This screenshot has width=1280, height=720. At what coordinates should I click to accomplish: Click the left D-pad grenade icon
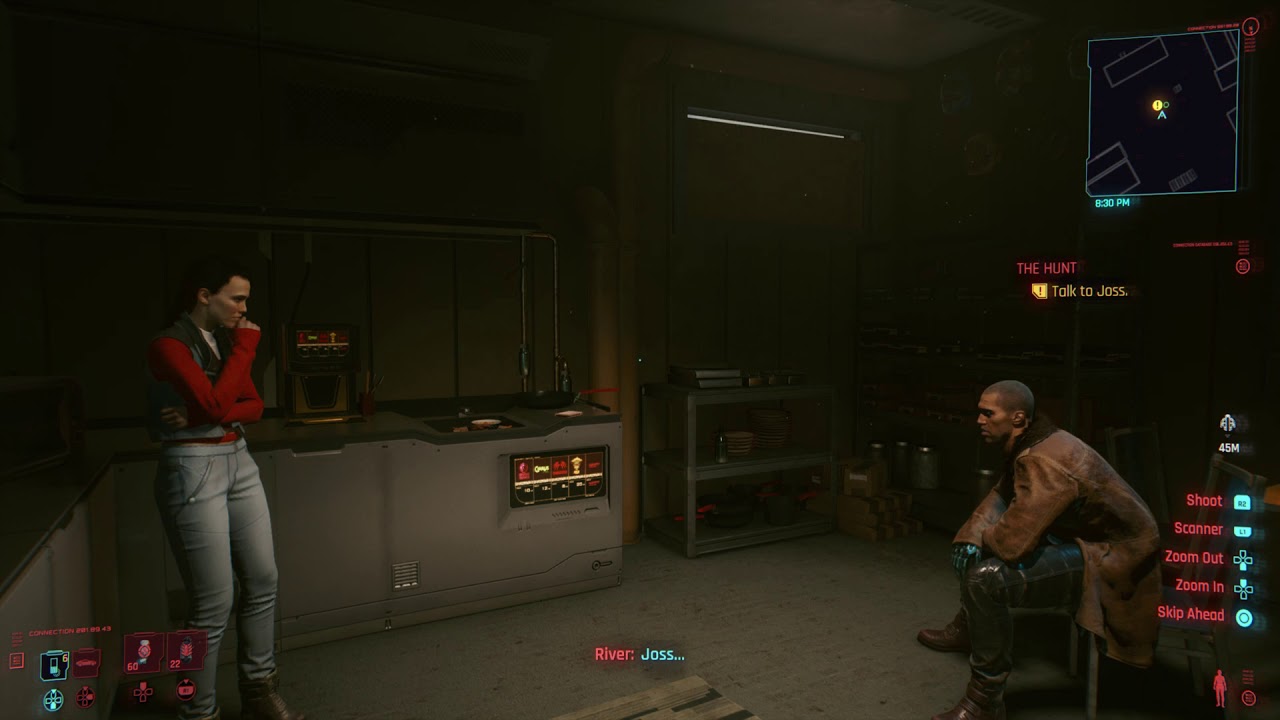pos(85,697)
